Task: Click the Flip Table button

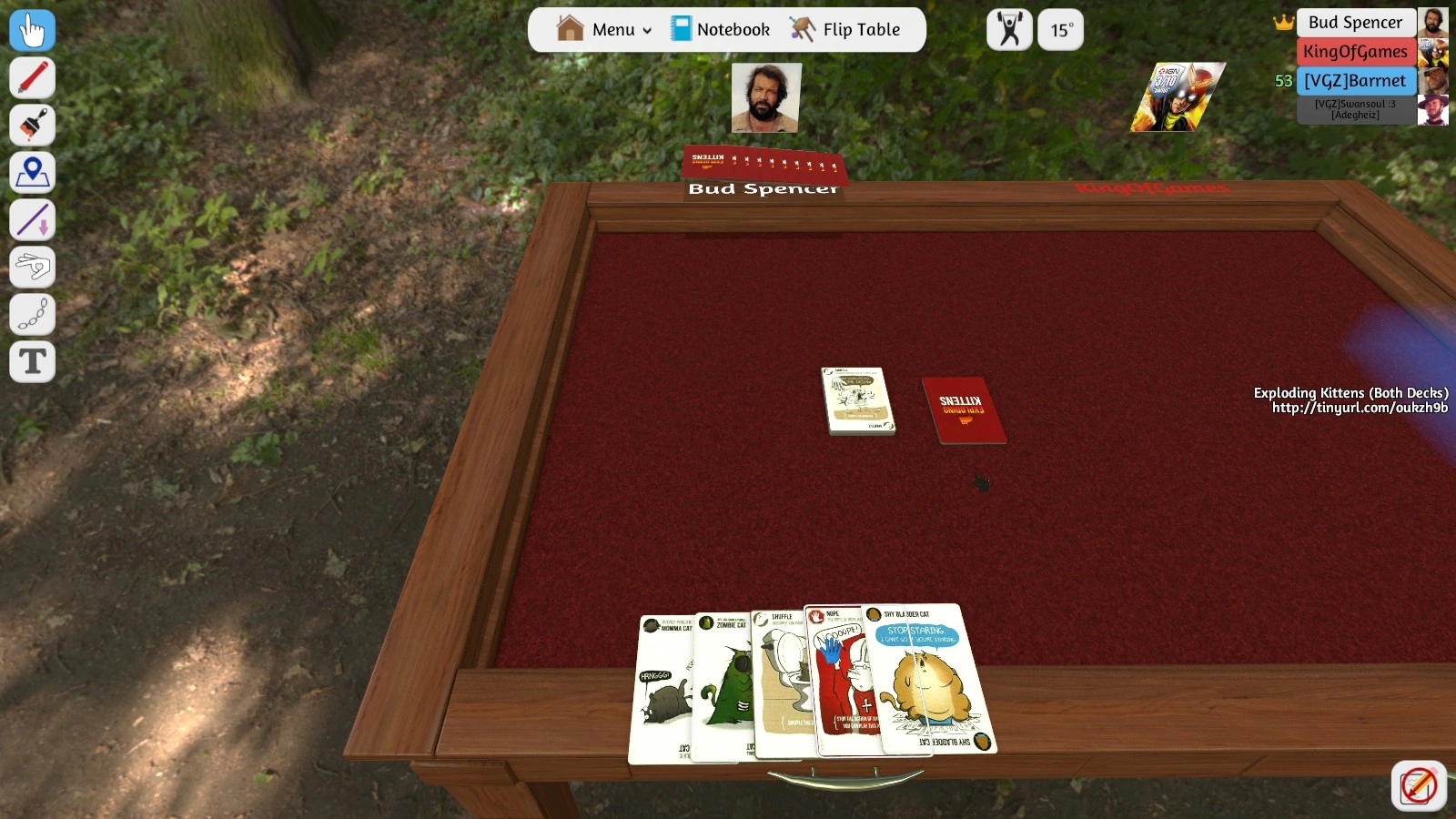Action: (x=844, y=30)
